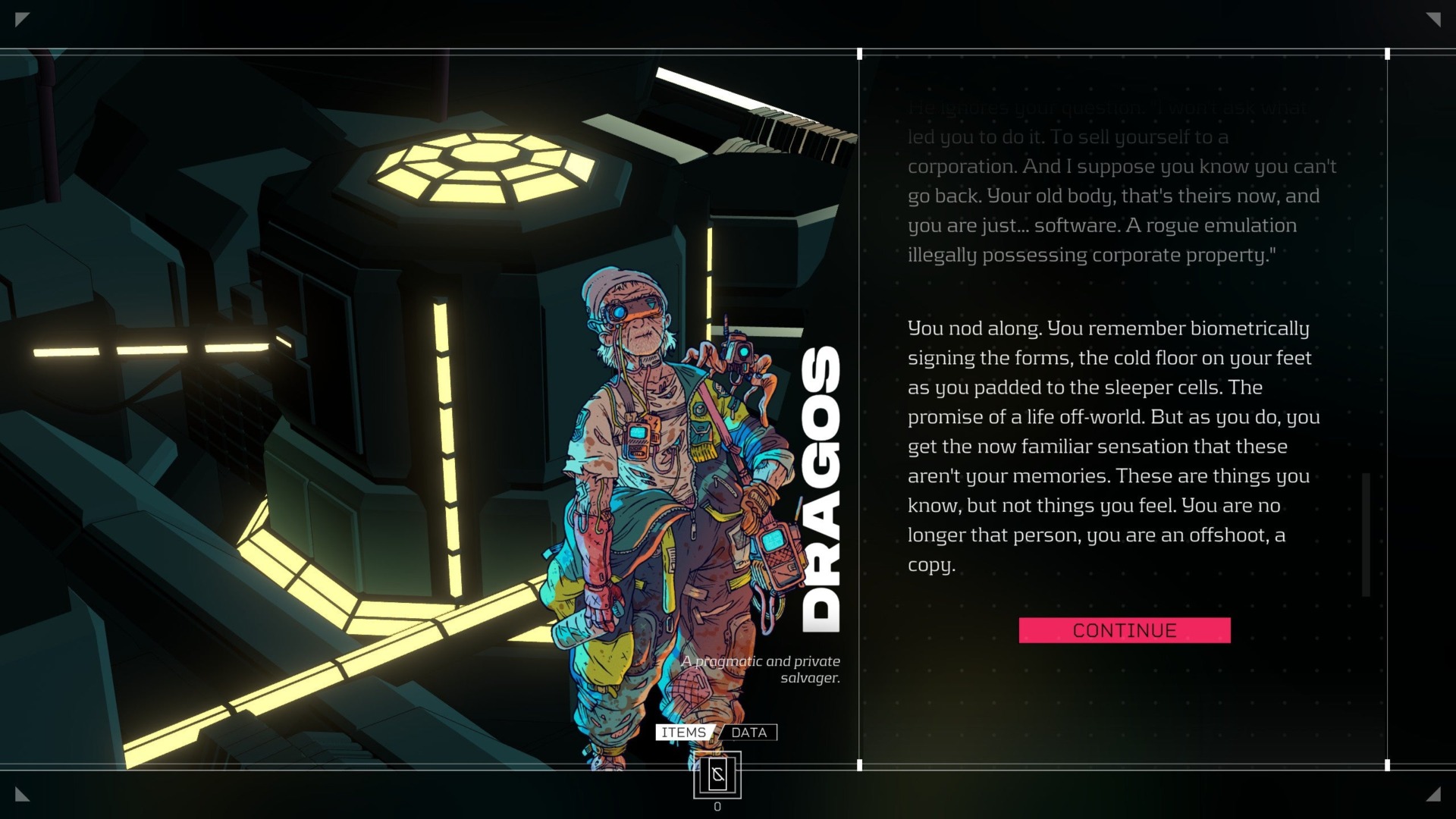
Task: Select the ITEMS tab
Action: click(x=682, y=733)
